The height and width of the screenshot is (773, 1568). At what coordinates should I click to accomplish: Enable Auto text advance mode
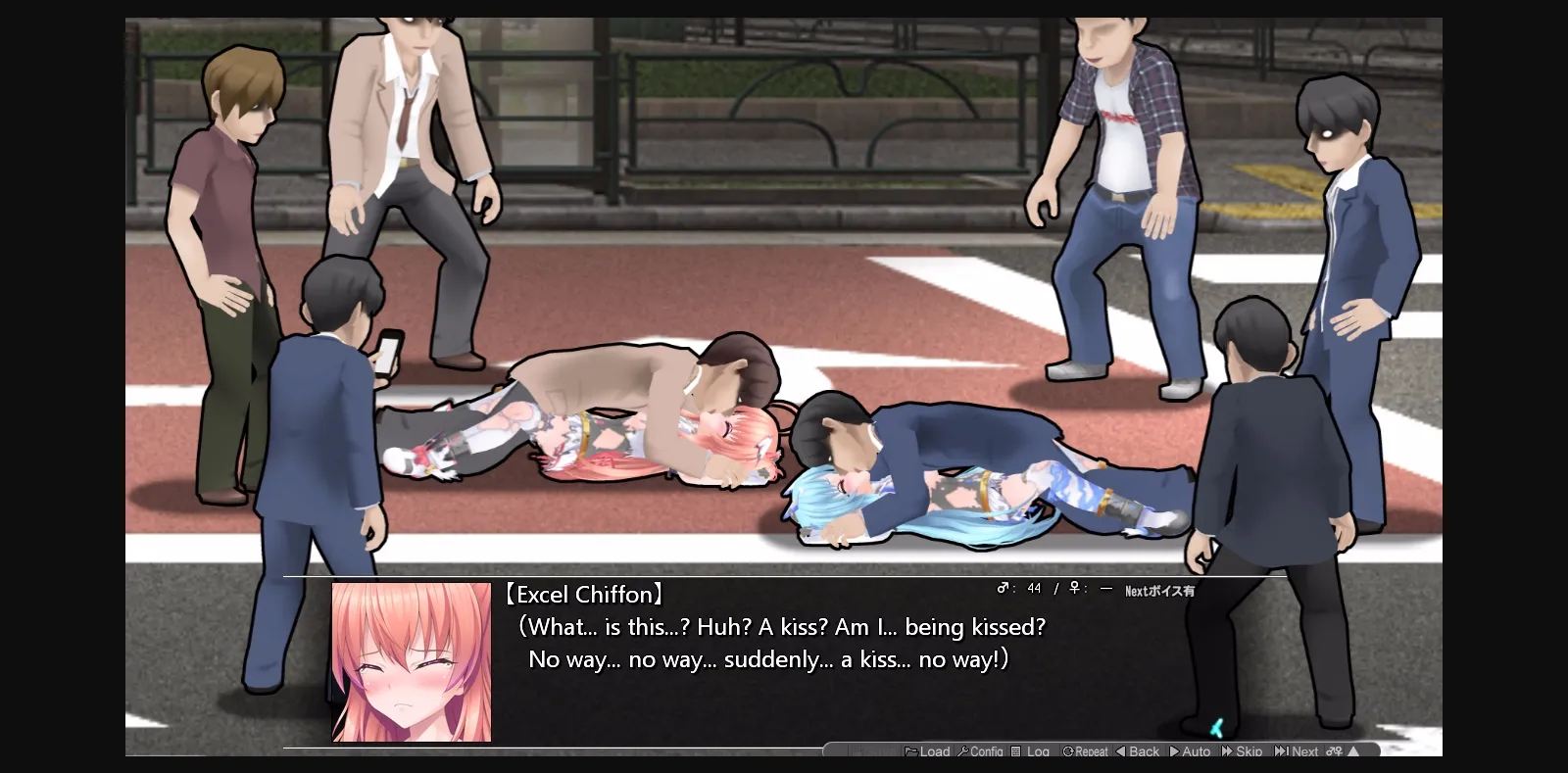[x=1189, y=752]
